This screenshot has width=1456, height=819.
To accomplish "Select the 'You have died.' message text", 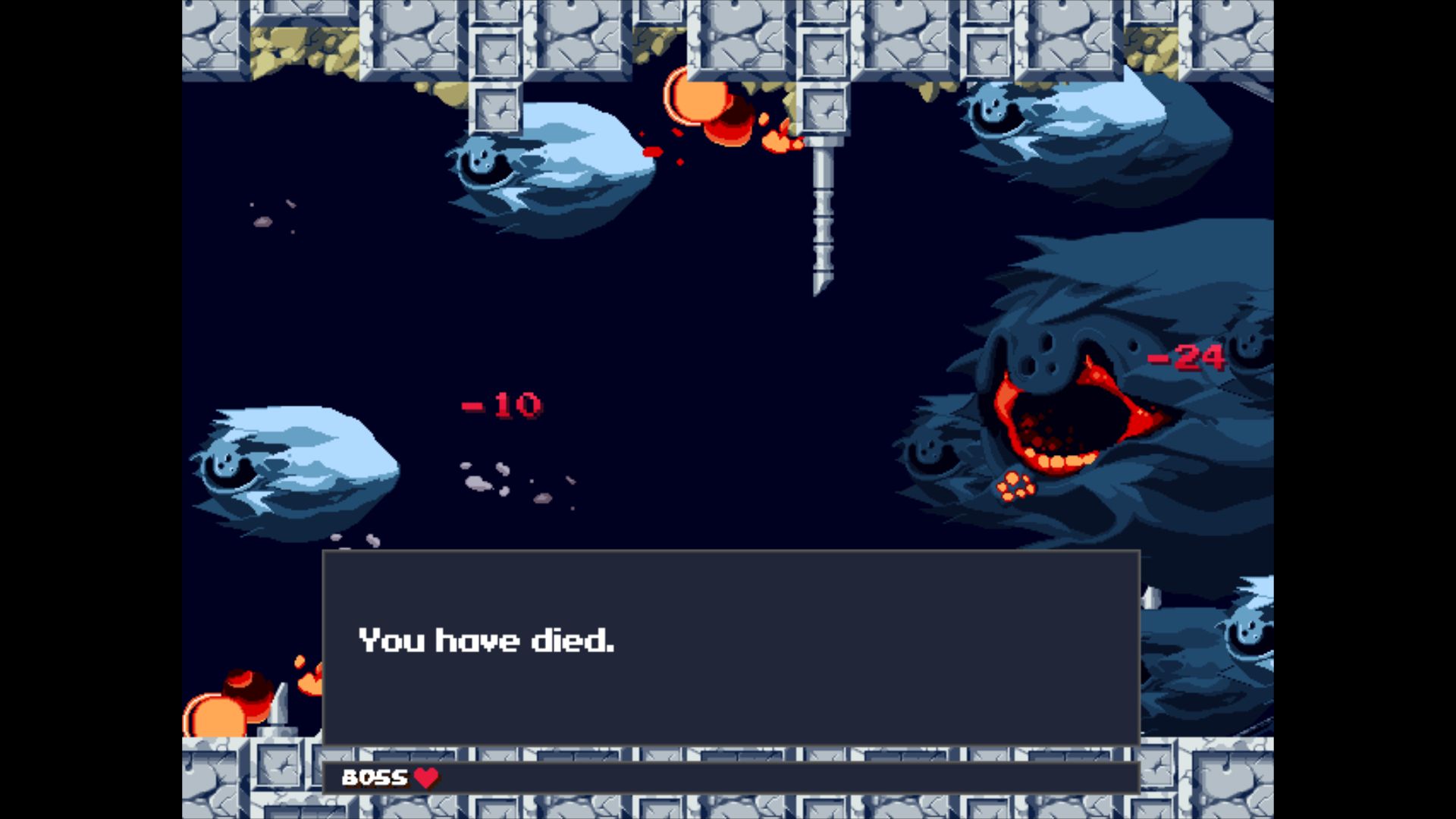I will click(x=488, y=641).
